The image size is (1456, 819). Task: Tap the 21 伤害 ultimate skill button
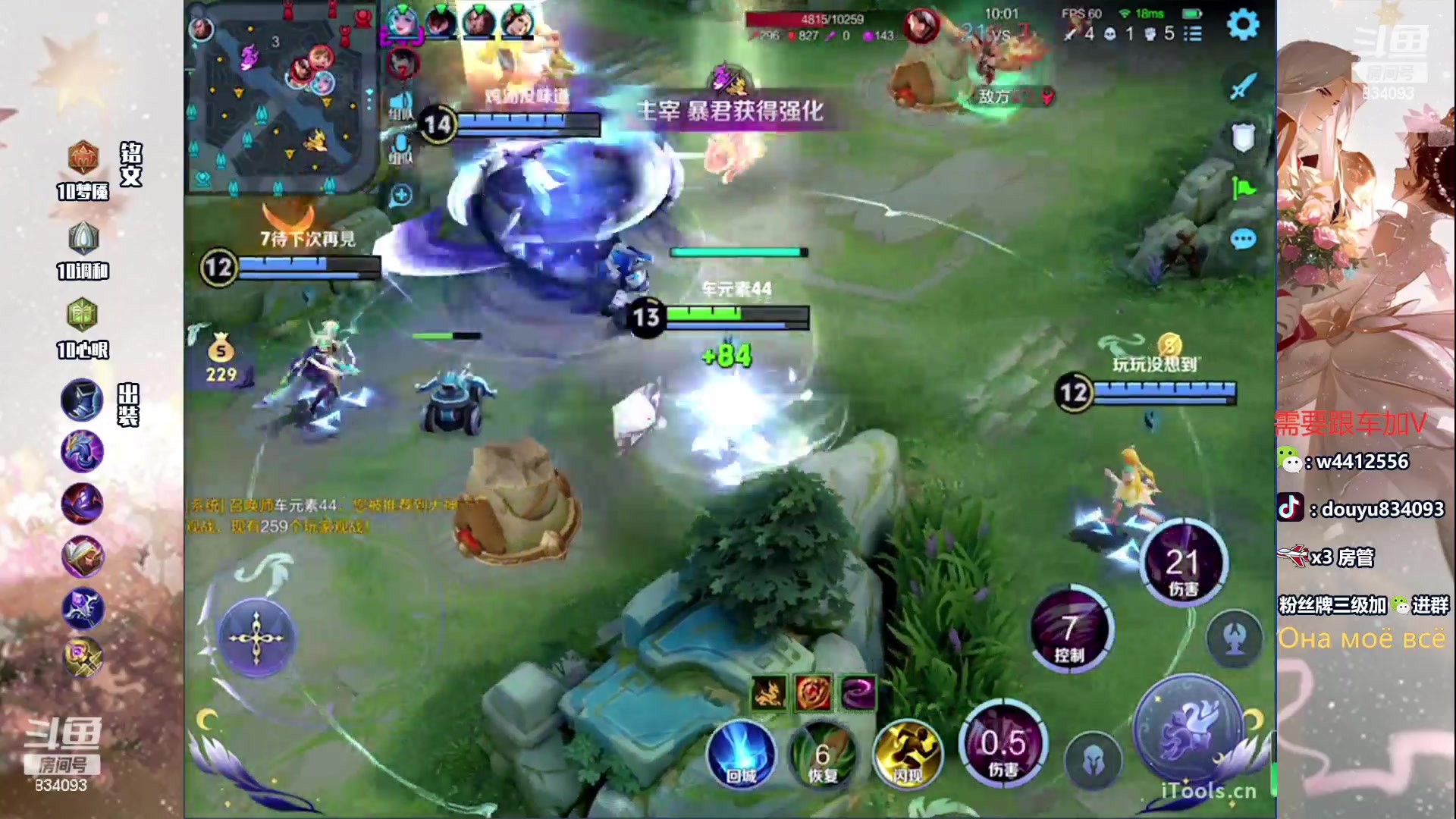click(x=1182, y=565)
